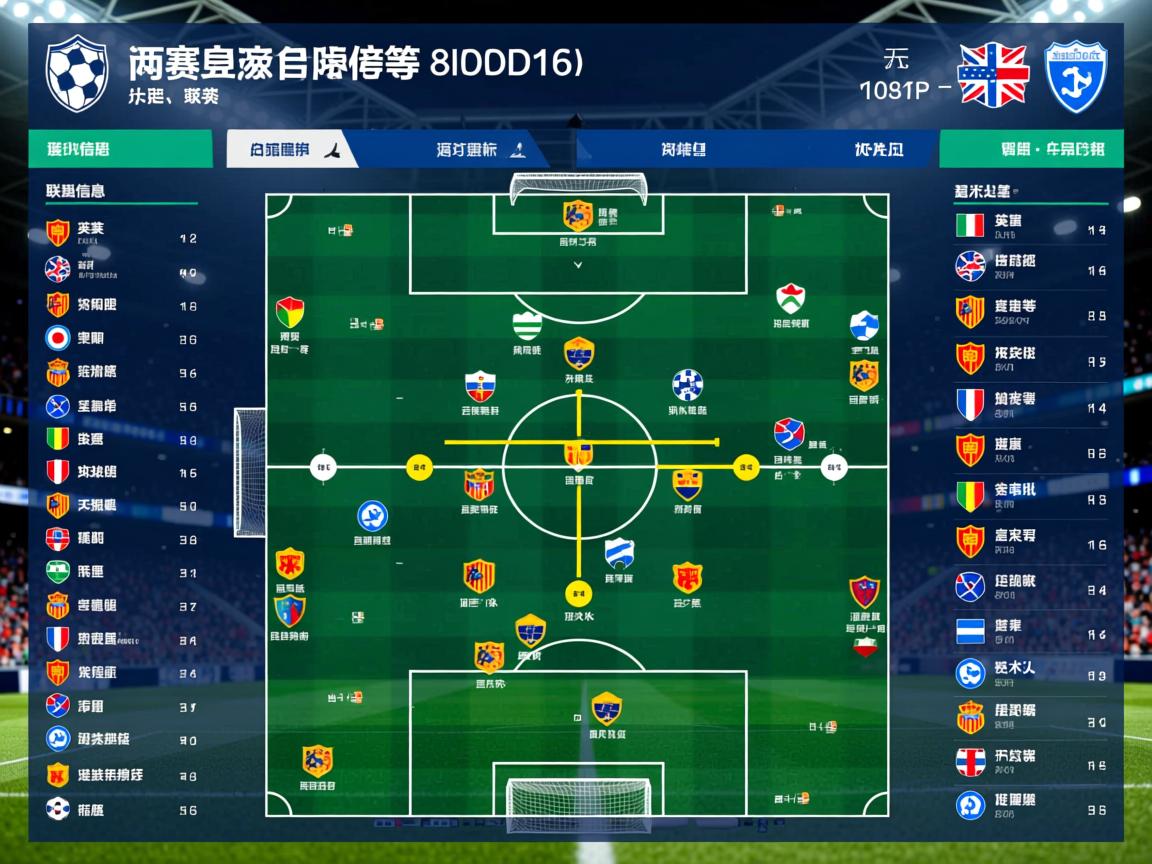Switch to the green tab at top right
This screenshot has width=1152, height=864.
pyautogui.click(x=1032, y=150)
